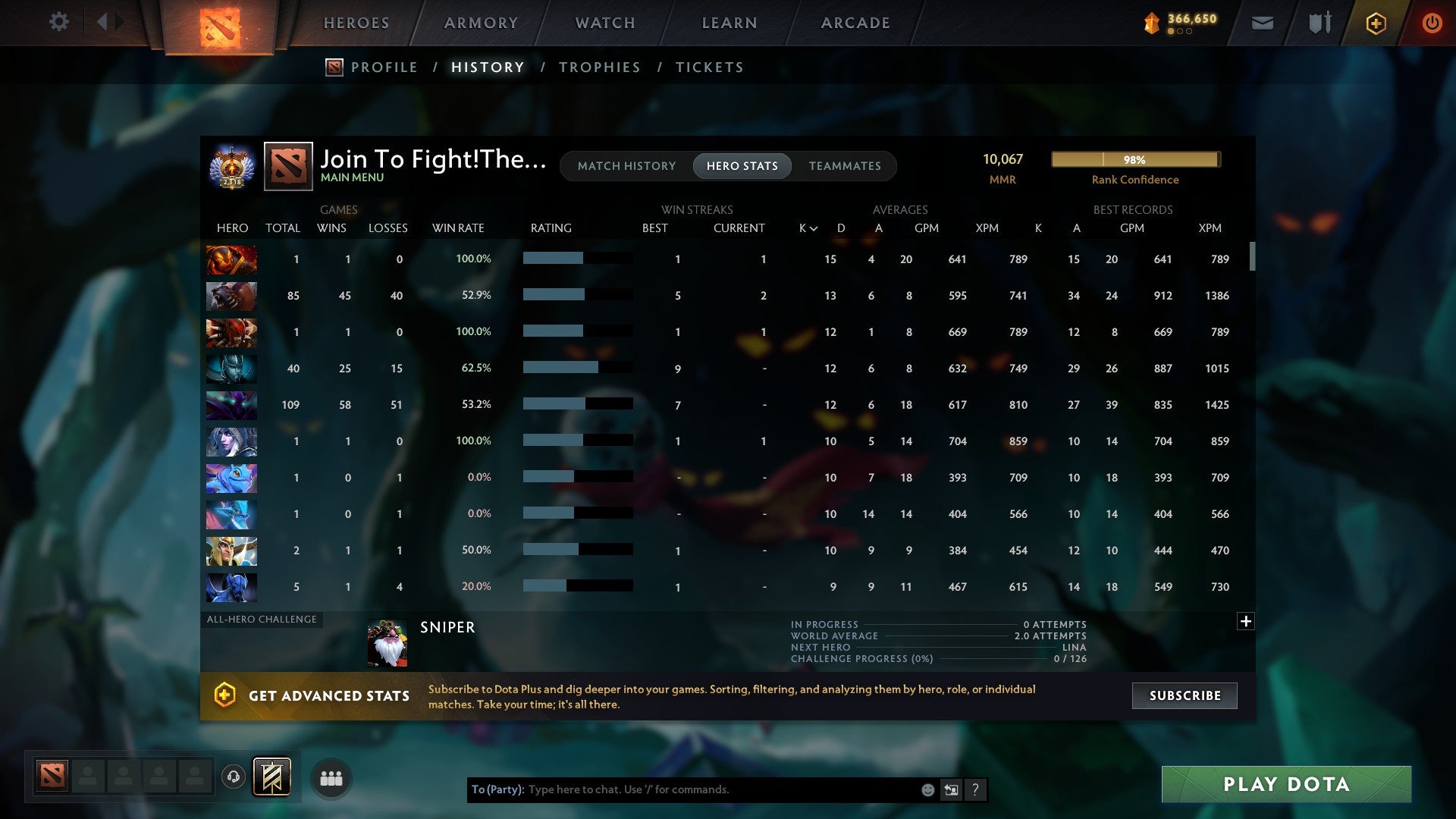Switch to the TROPHIES tab

click(x=599, y=67)
